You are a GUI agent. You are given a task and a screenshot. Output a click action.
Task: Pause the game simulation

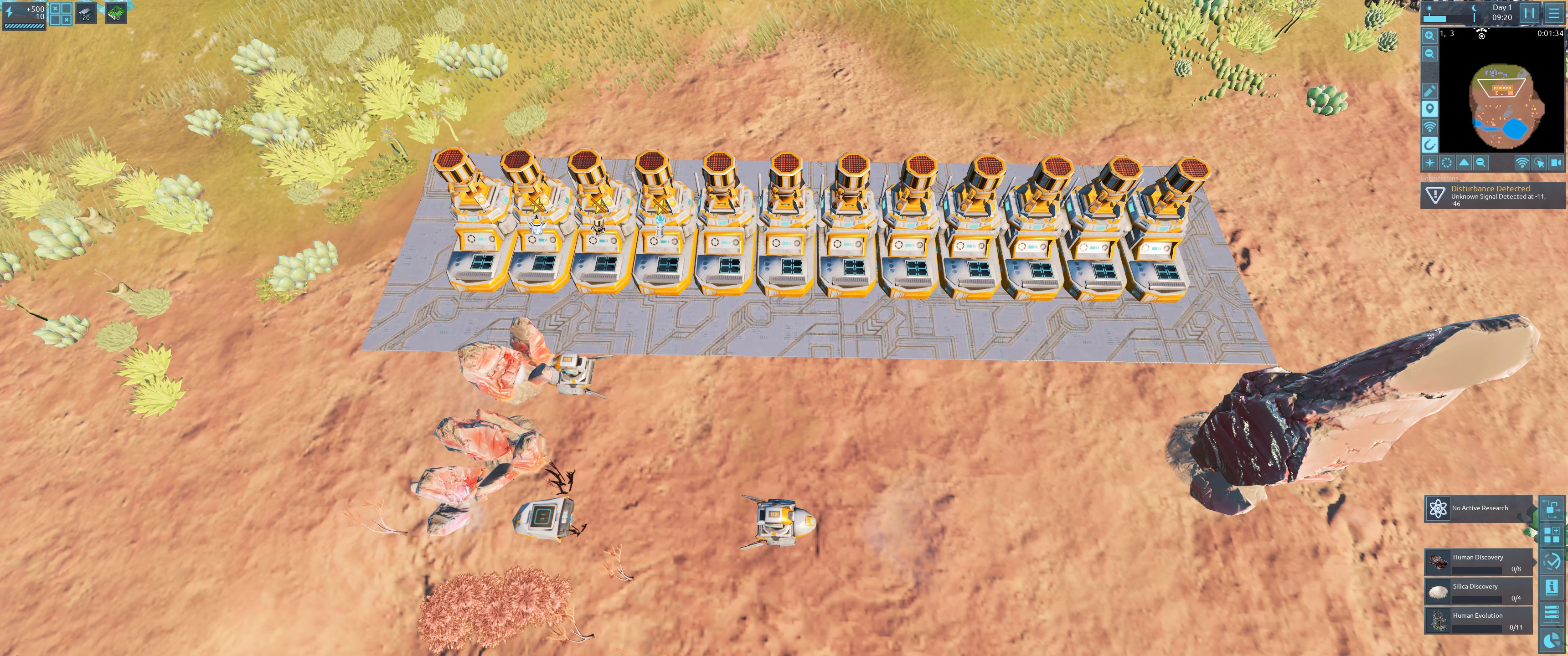click(x=1530, y=13)
